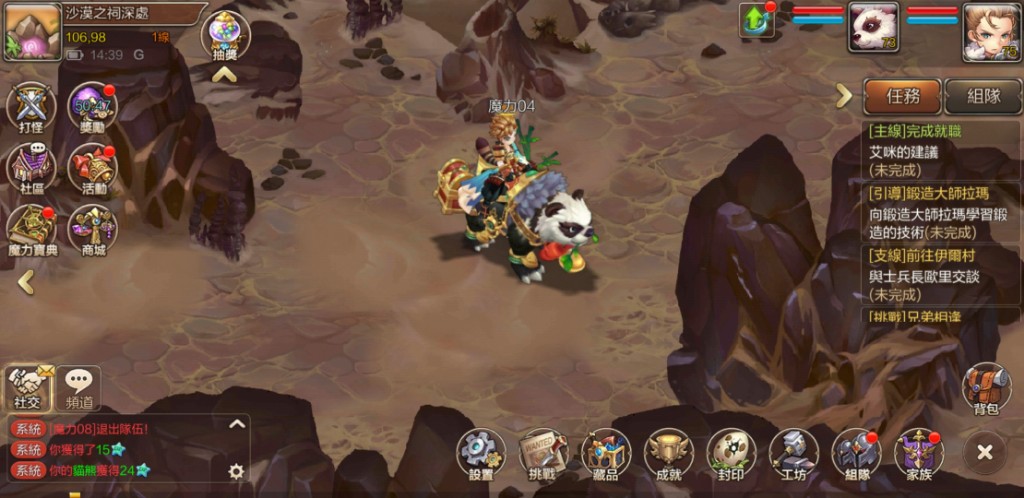Screen dimensions: 1024x498
Task: Close the bottom menu bar with X
Action: coord(985,453)
